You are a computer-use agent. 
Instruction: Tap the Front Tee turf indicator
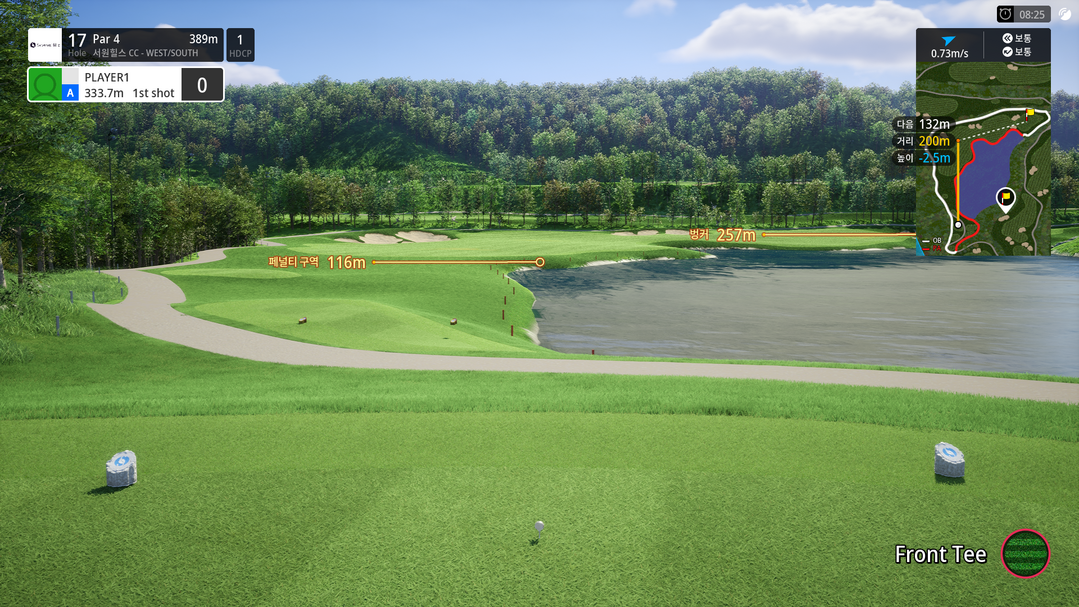click(1025, 553)
